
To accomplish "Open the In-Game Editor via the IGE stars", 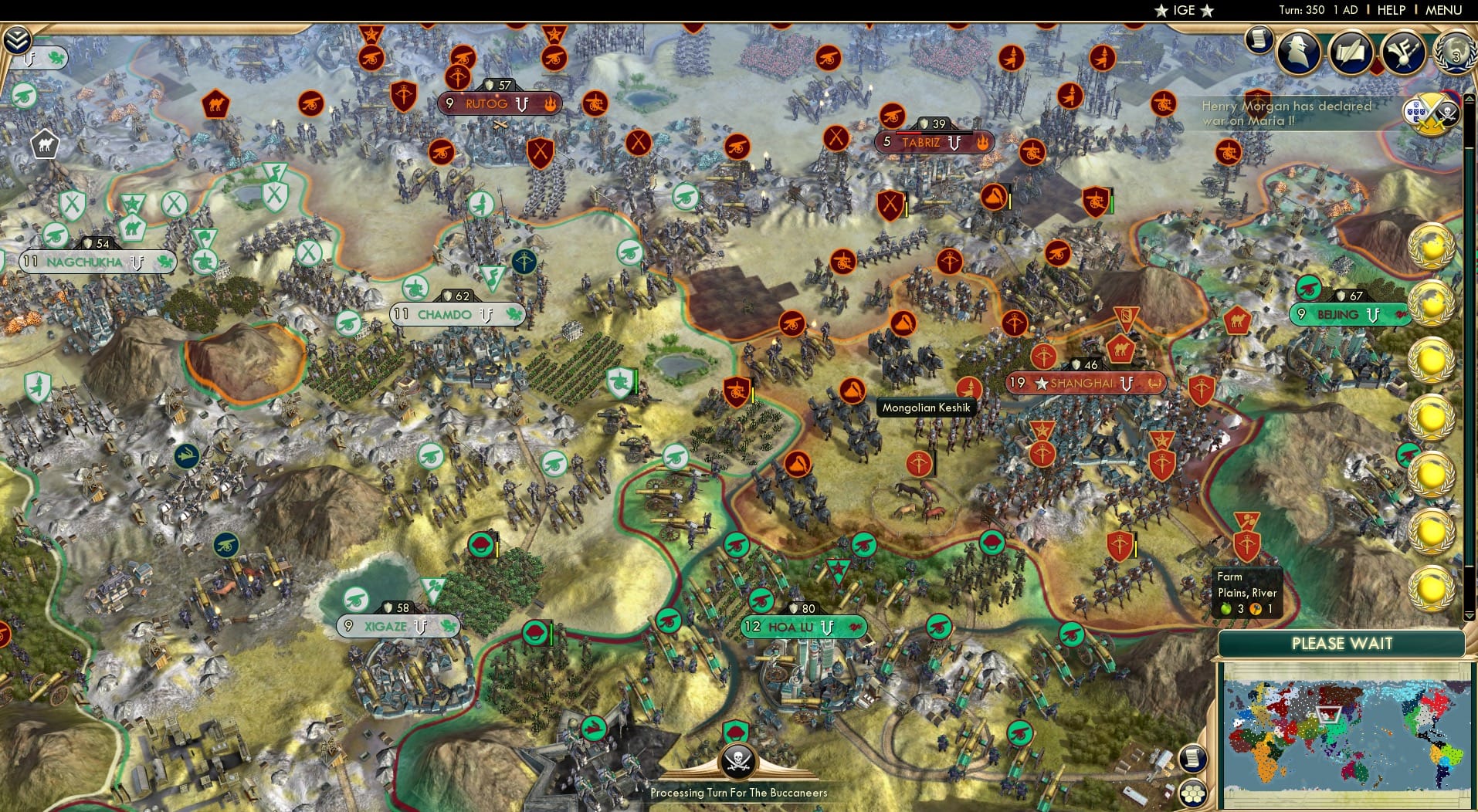I will click(x=1183, y=10).
